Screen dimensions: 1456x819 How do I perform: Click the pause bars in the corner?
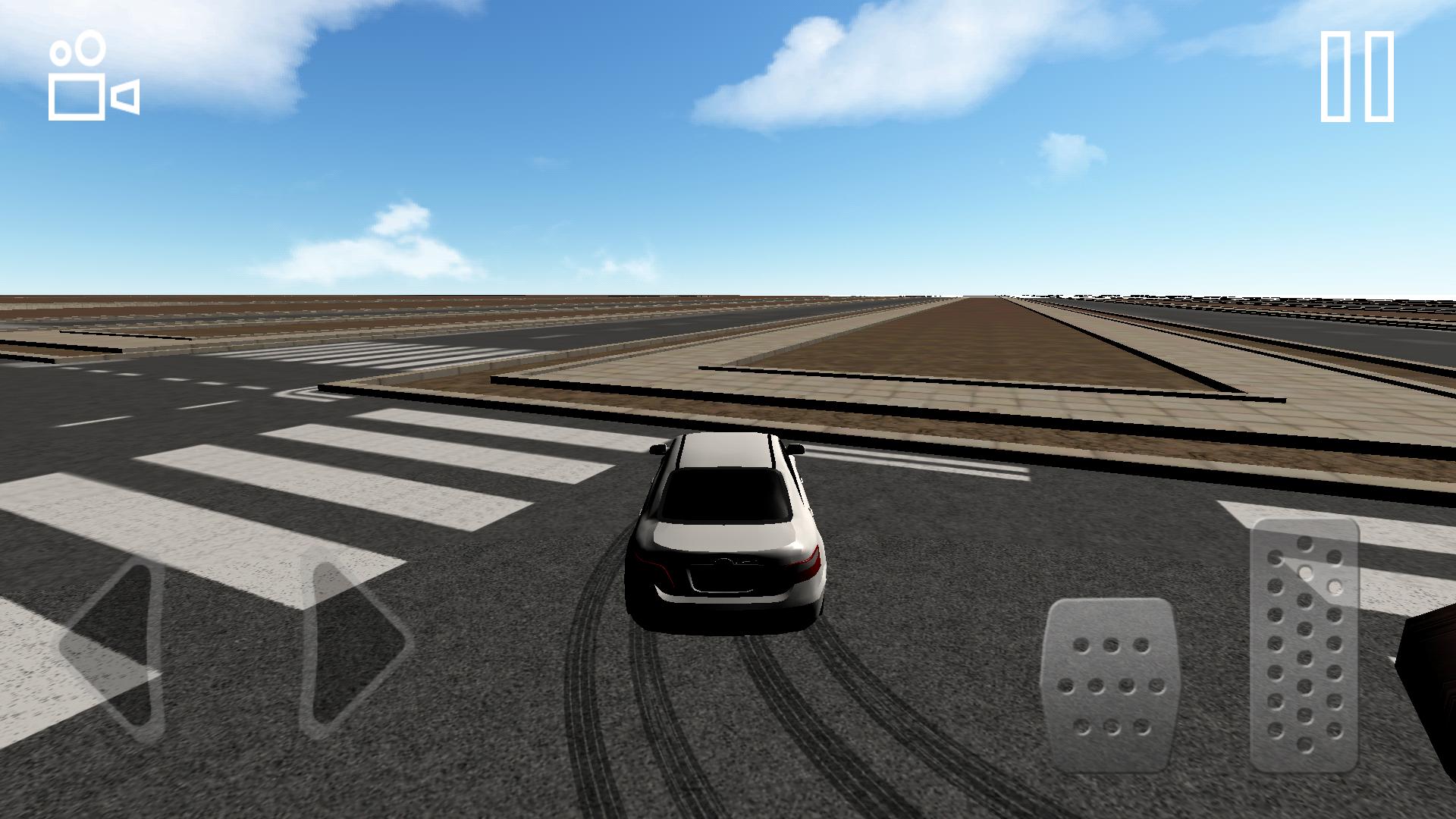point(1357,76)
